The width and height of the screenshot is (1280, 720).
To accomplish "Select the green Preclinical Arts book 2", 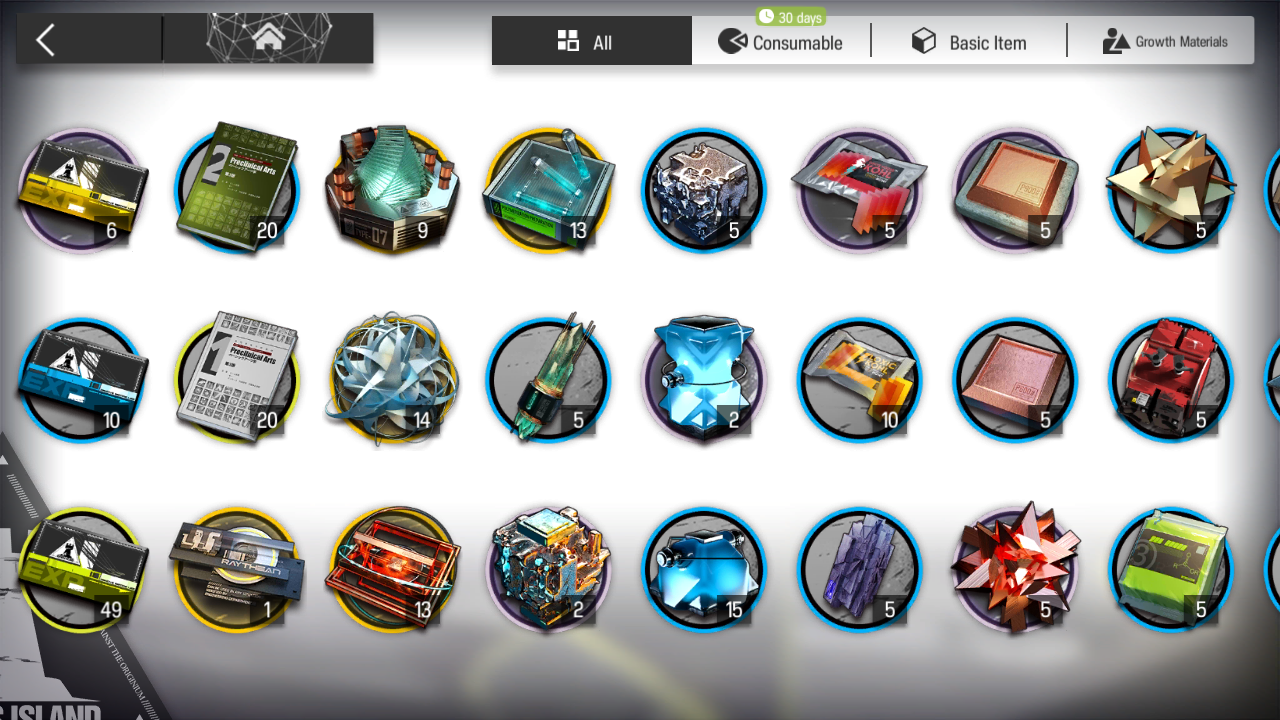I will click(237, 190).
